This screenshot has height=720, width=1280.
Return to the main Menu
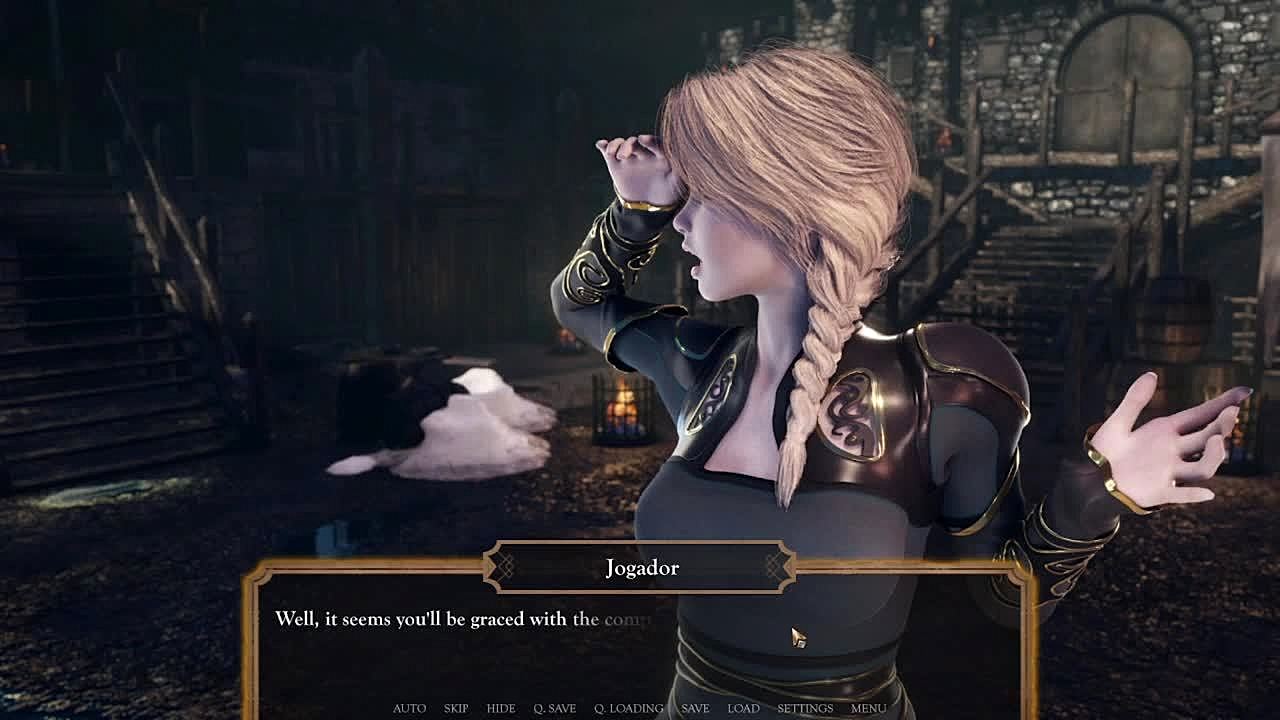pos(868,708)
